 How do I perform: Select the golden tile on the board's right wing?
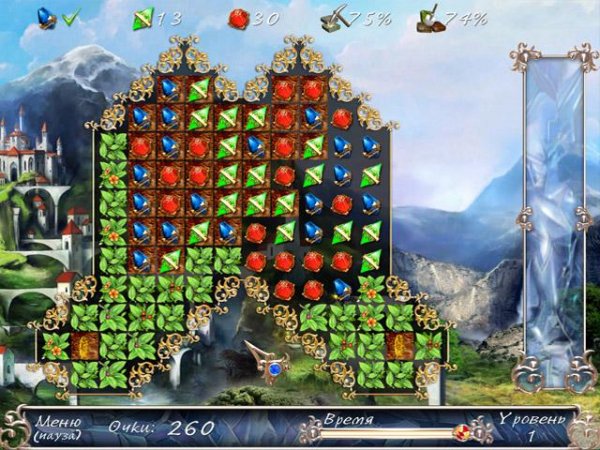[400, 346]
